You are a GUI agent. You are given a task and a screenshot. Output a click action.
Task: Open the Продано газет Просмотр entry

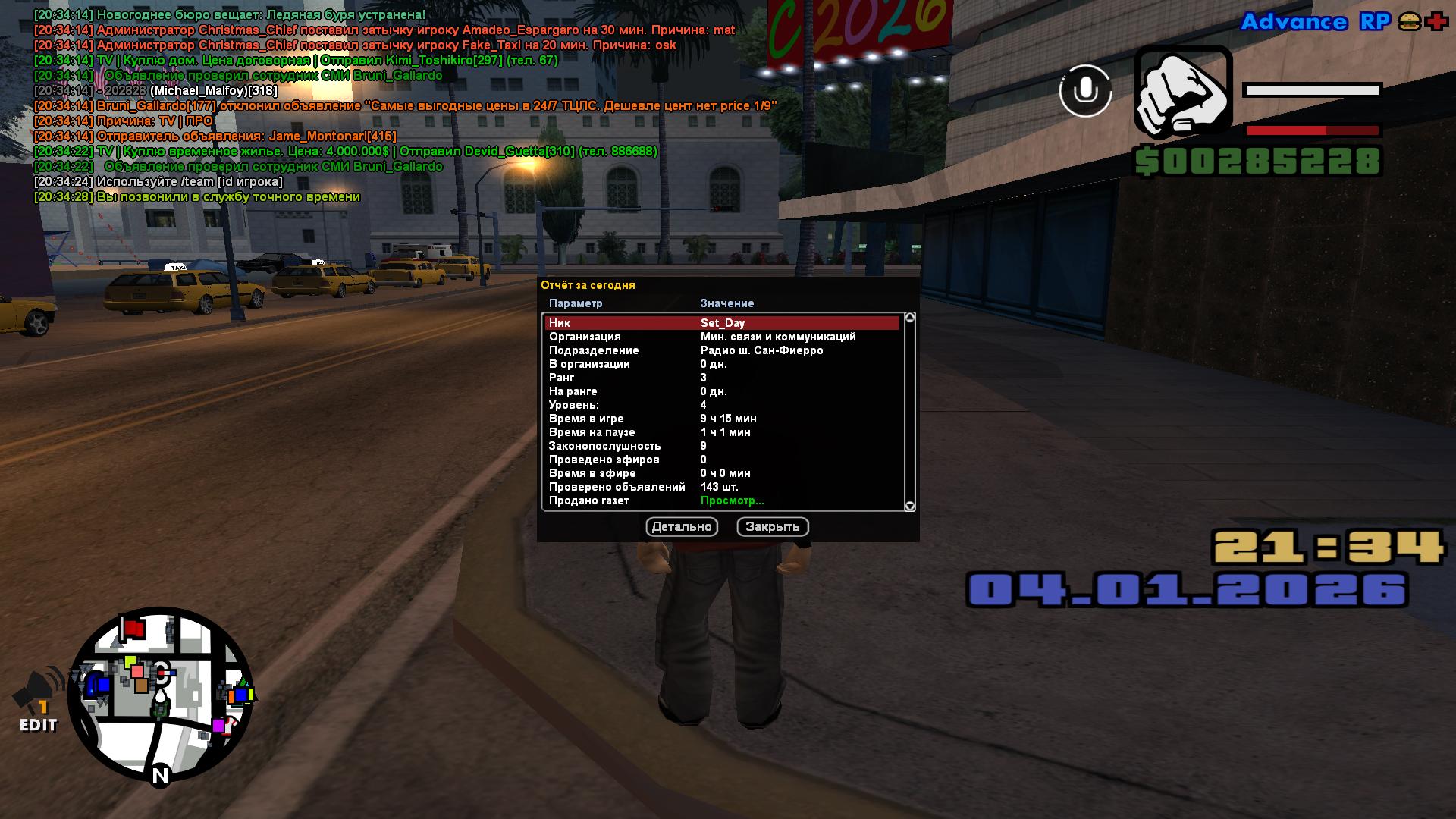(x=732, y=500)
